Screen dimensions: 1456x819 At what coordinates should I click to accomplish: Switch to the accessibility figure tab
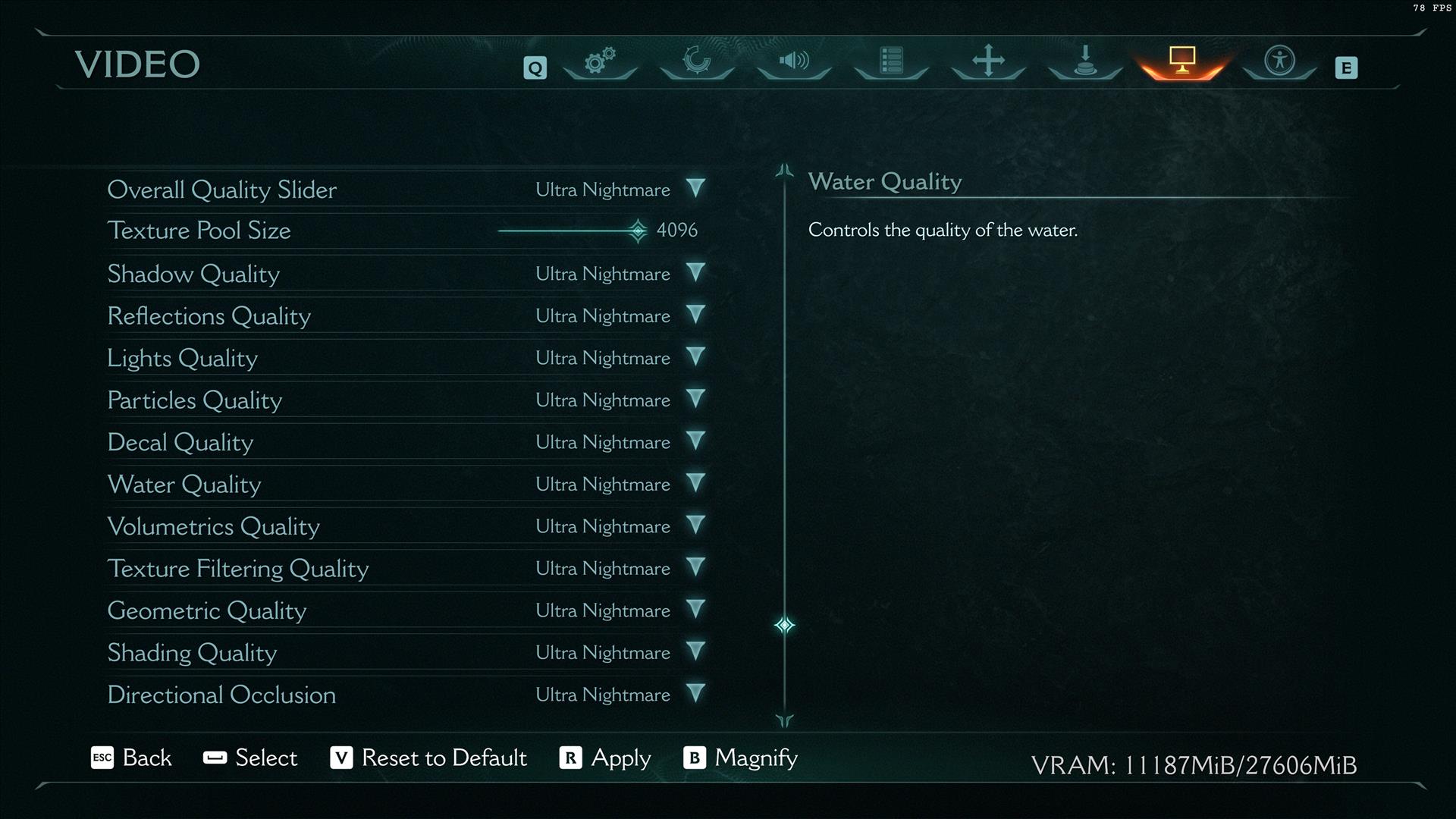[x=1279, y=61]
